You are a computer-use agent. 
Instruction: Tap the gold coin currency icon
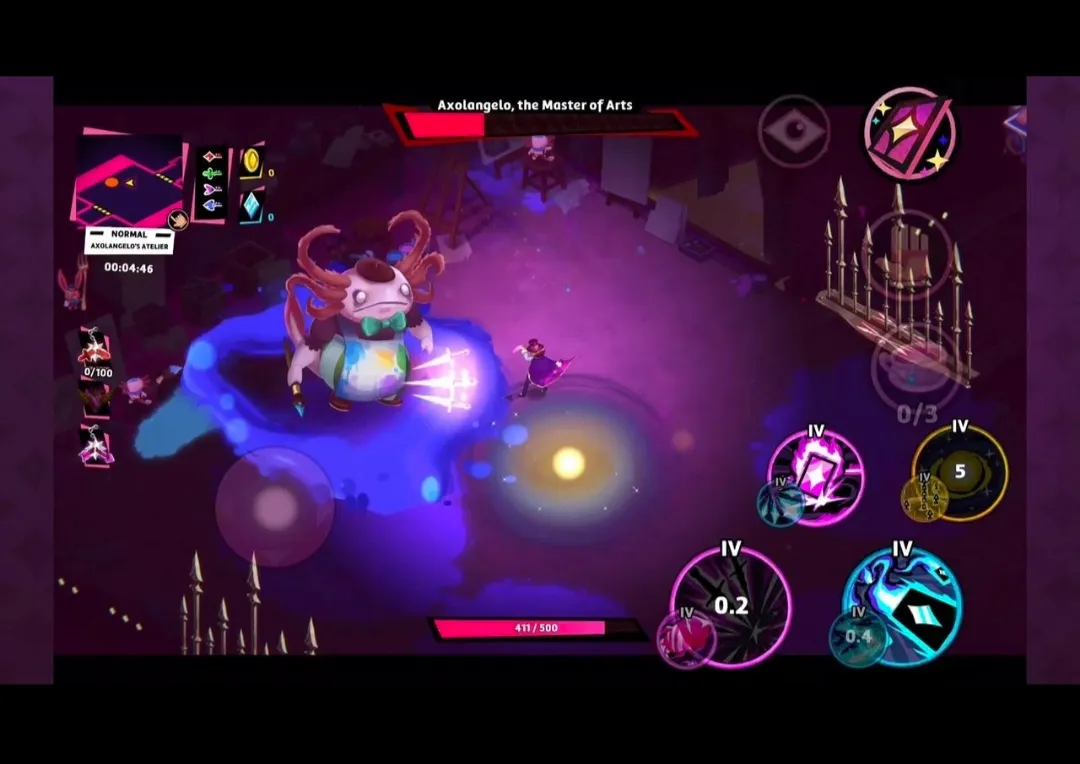[251, 161]
